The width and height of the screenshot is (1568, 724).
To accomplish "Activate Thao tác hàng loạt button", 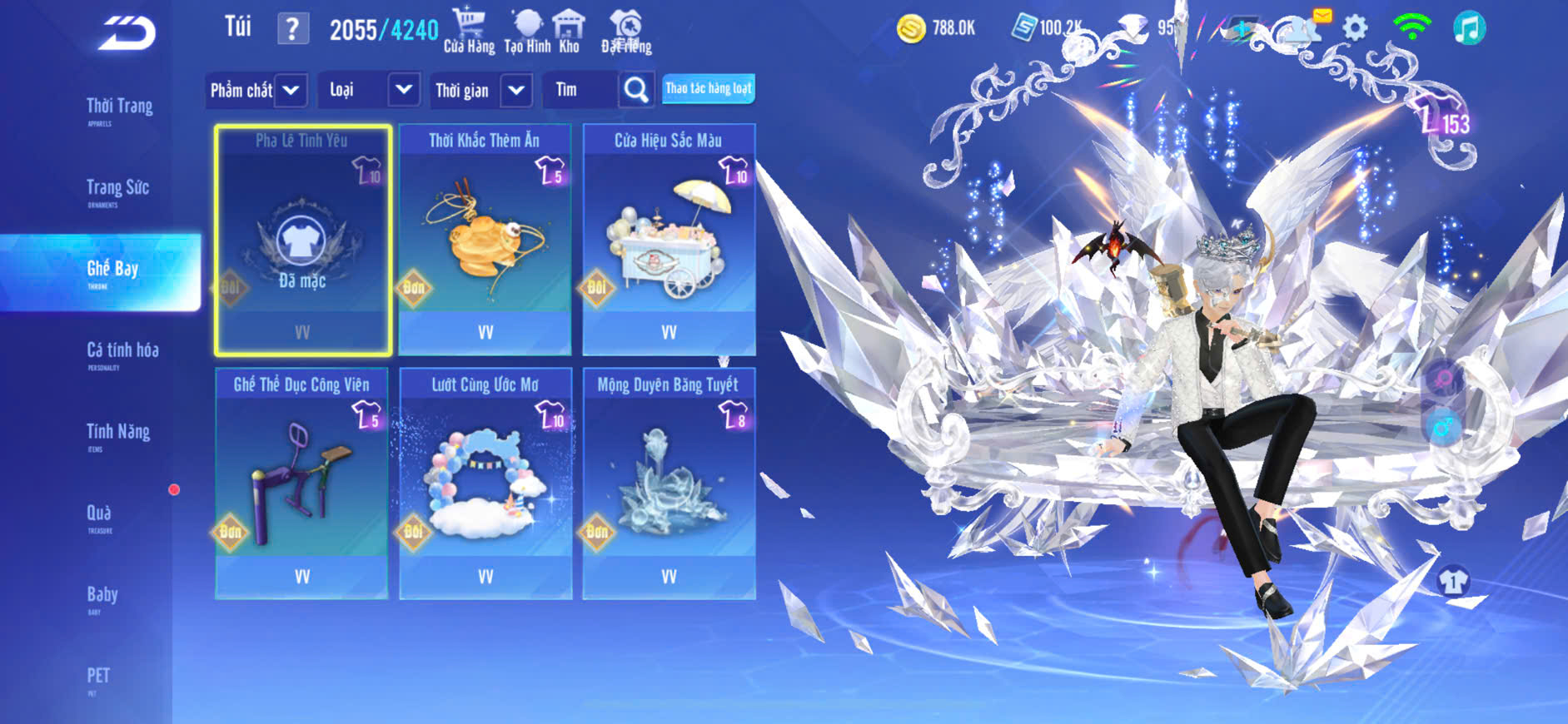I will (708, 89).
